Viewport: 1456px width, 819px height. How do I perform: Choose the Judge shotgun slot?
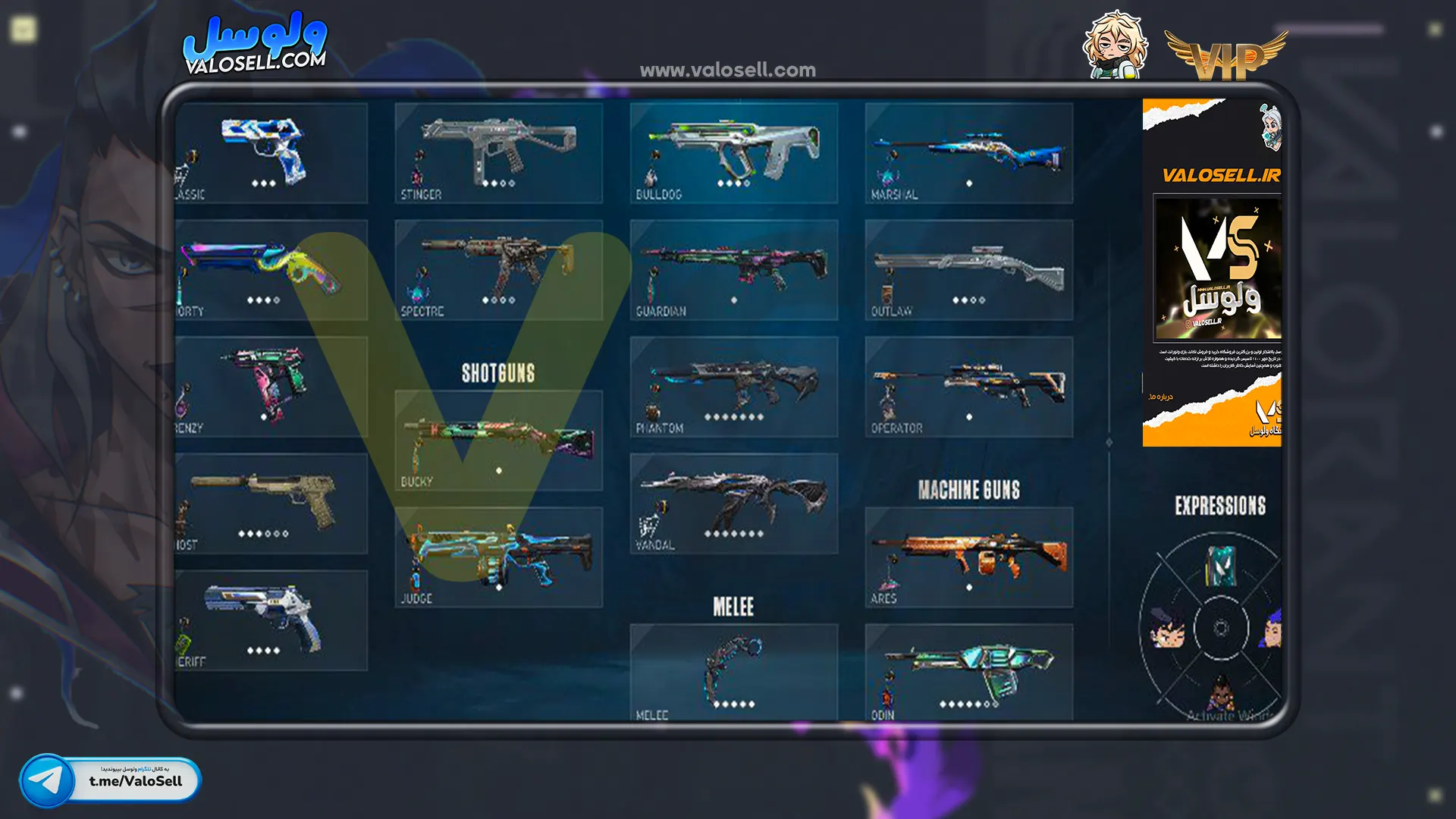point(498,557)
